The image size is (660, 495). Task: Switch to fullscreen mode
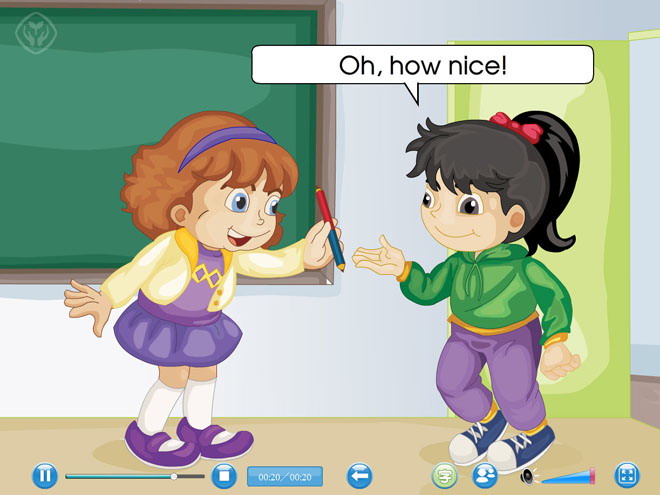click(x=627, y=475)
